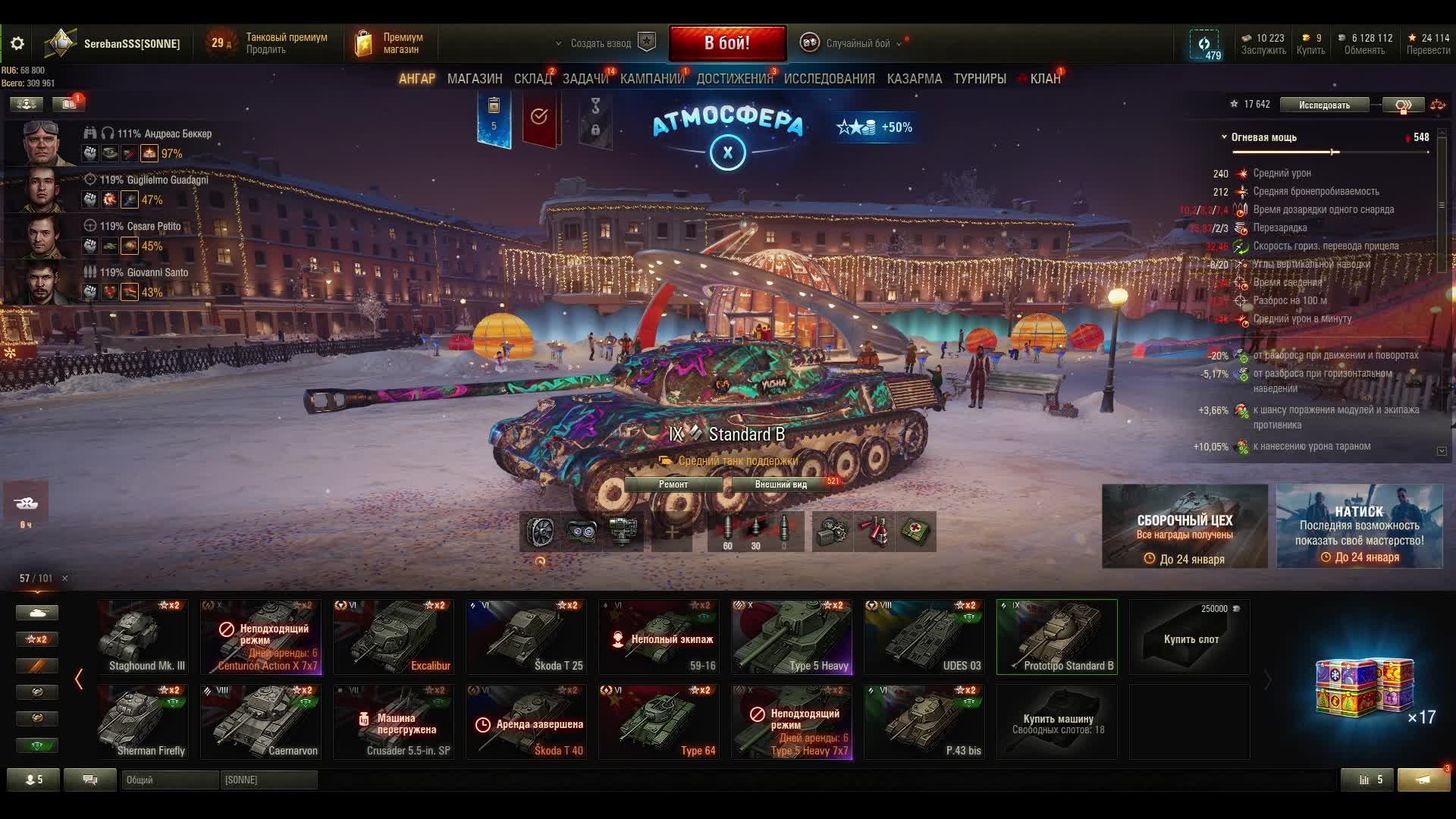Screen dimensions: 1456x819
Task: Click the Исследовать button
Action: [x=1324, y=105]
